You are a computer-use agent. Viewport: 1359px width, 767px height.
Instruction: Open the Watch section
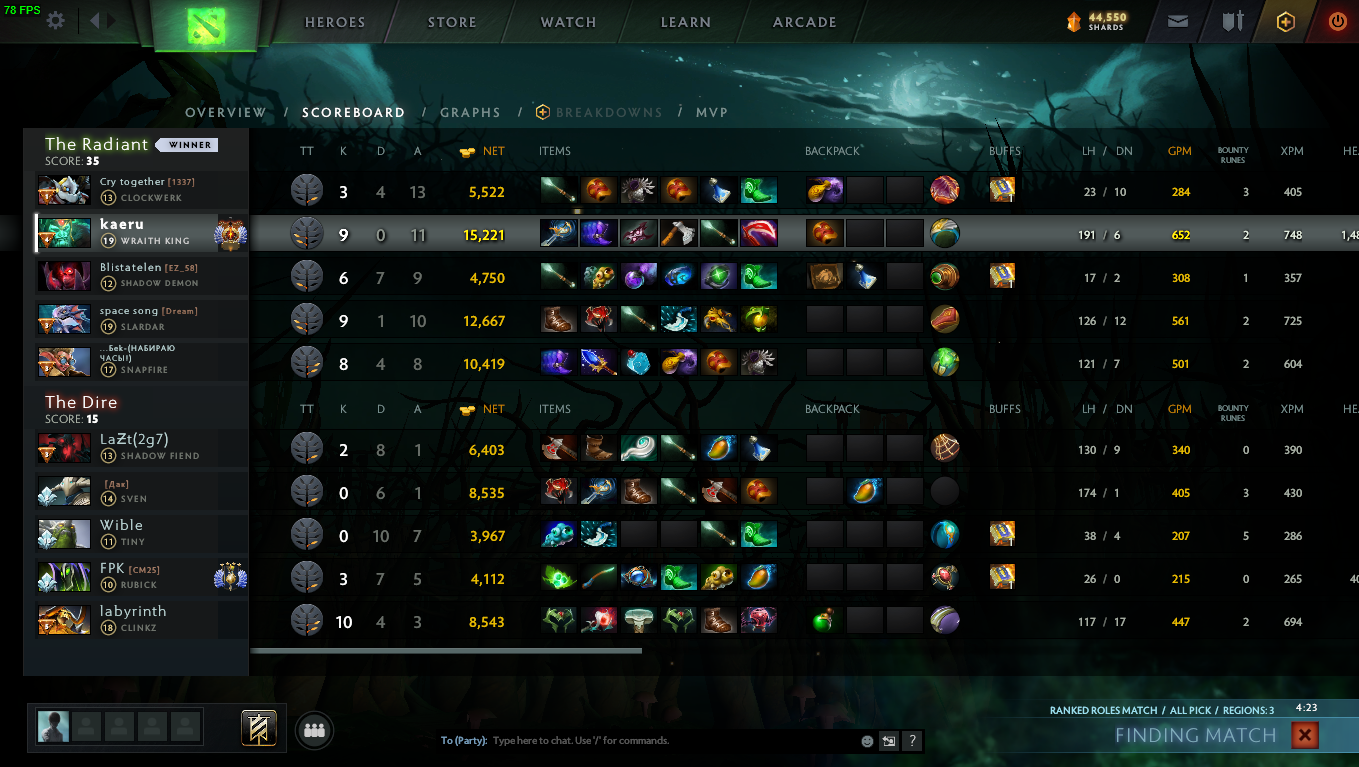point(568,22)
